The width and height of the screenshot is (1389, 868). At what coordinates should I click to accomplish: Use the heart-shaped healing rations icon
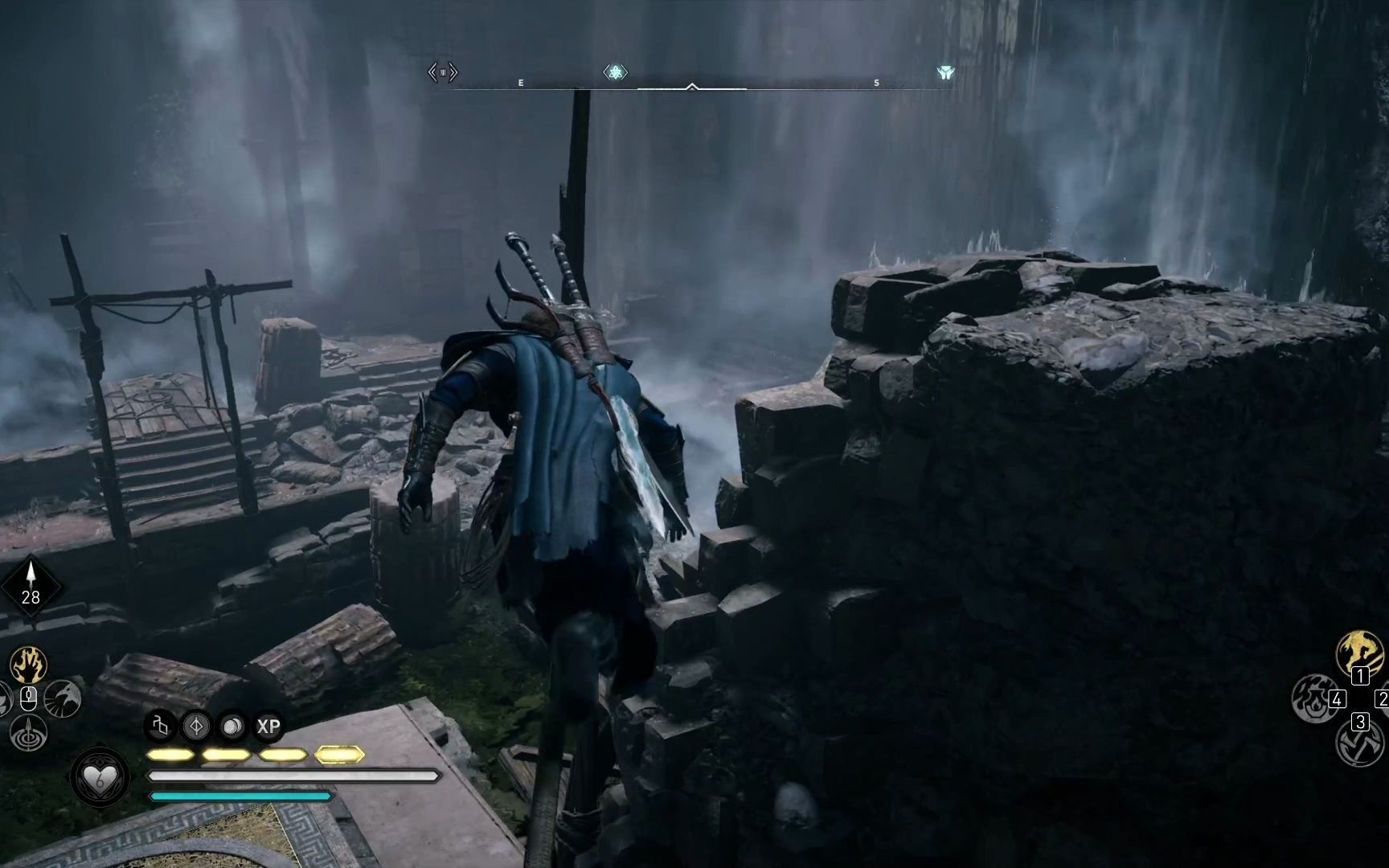click(100, 777)
